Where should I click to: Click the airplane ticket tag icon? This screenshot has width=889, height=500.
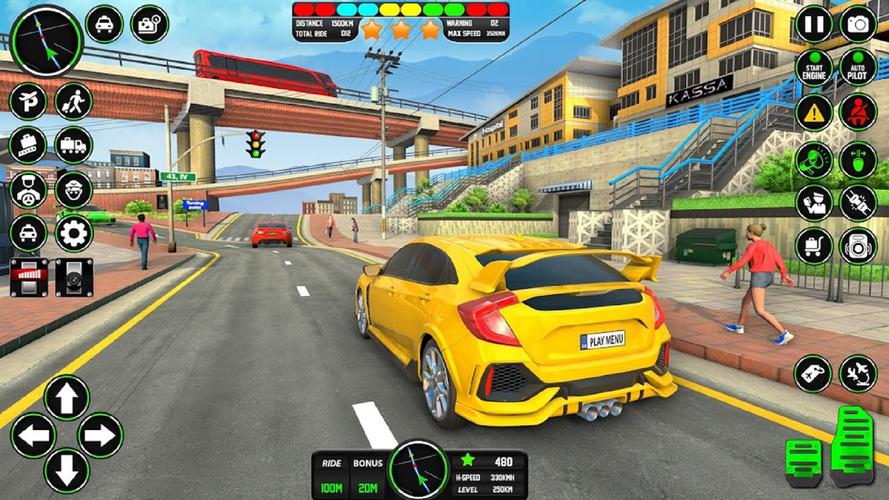[x=813, y=374]
